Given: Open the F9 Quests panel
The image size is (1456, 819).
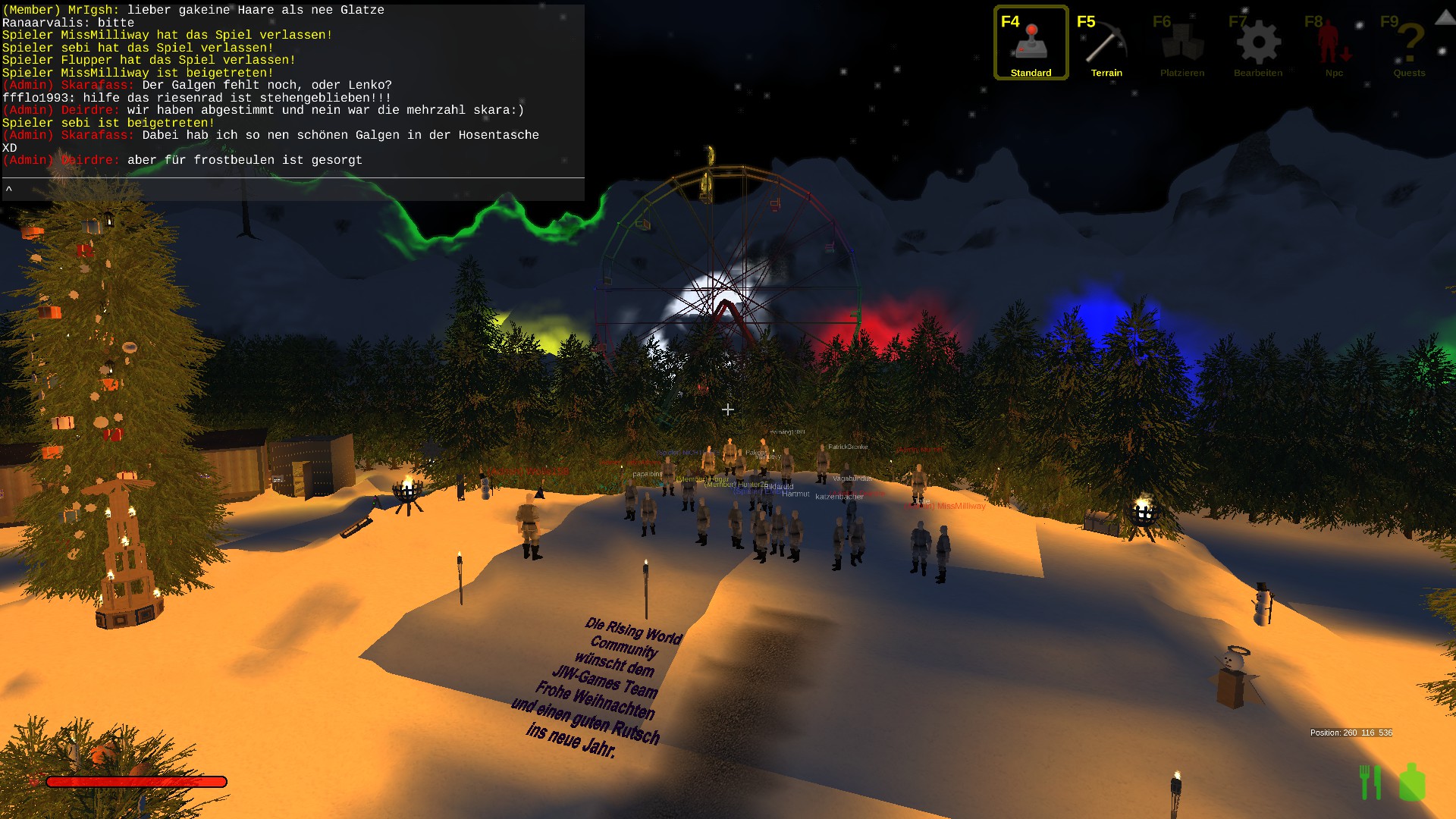Looking at the screenshot, I should [1409, 43].
